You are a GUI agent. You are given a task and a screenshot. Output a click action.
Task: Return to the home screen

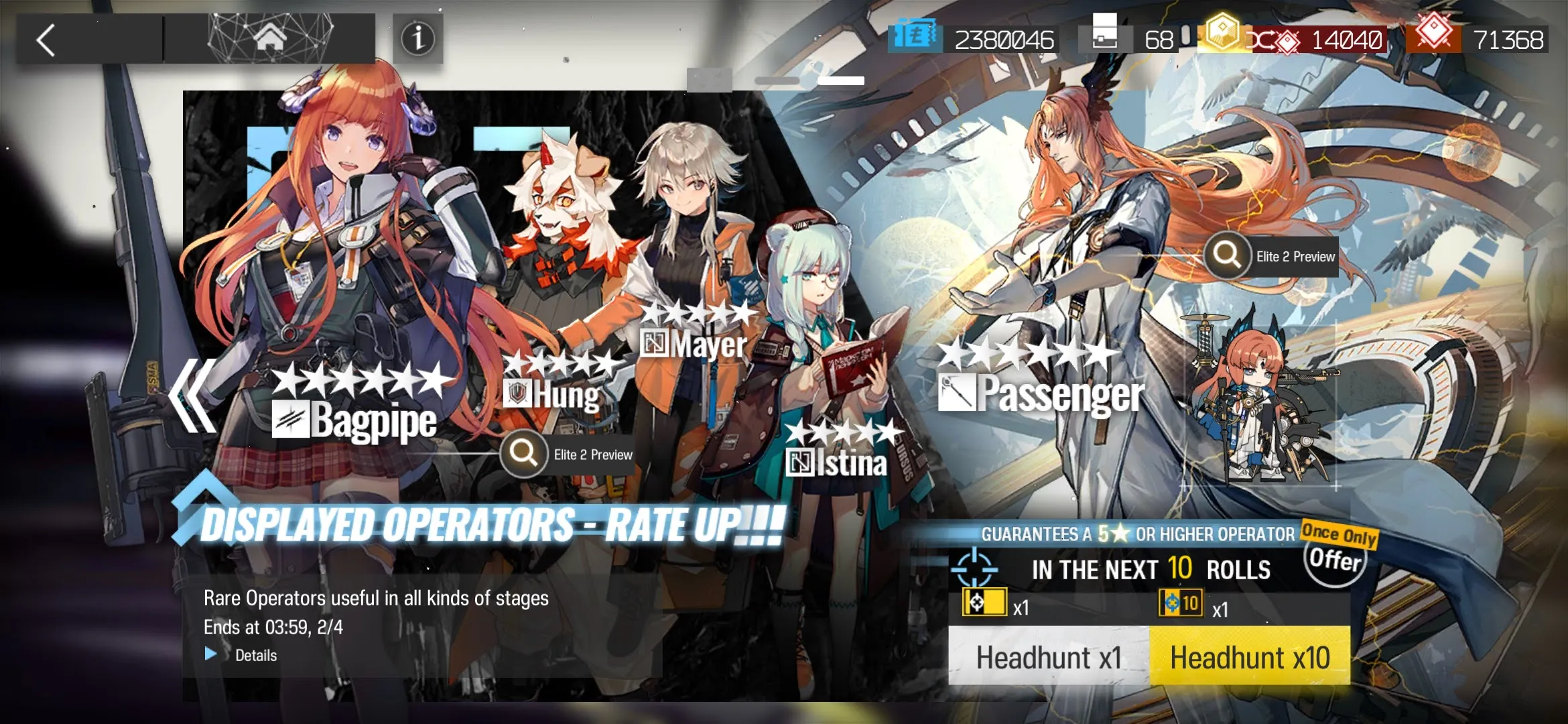(x=270, y=39)
